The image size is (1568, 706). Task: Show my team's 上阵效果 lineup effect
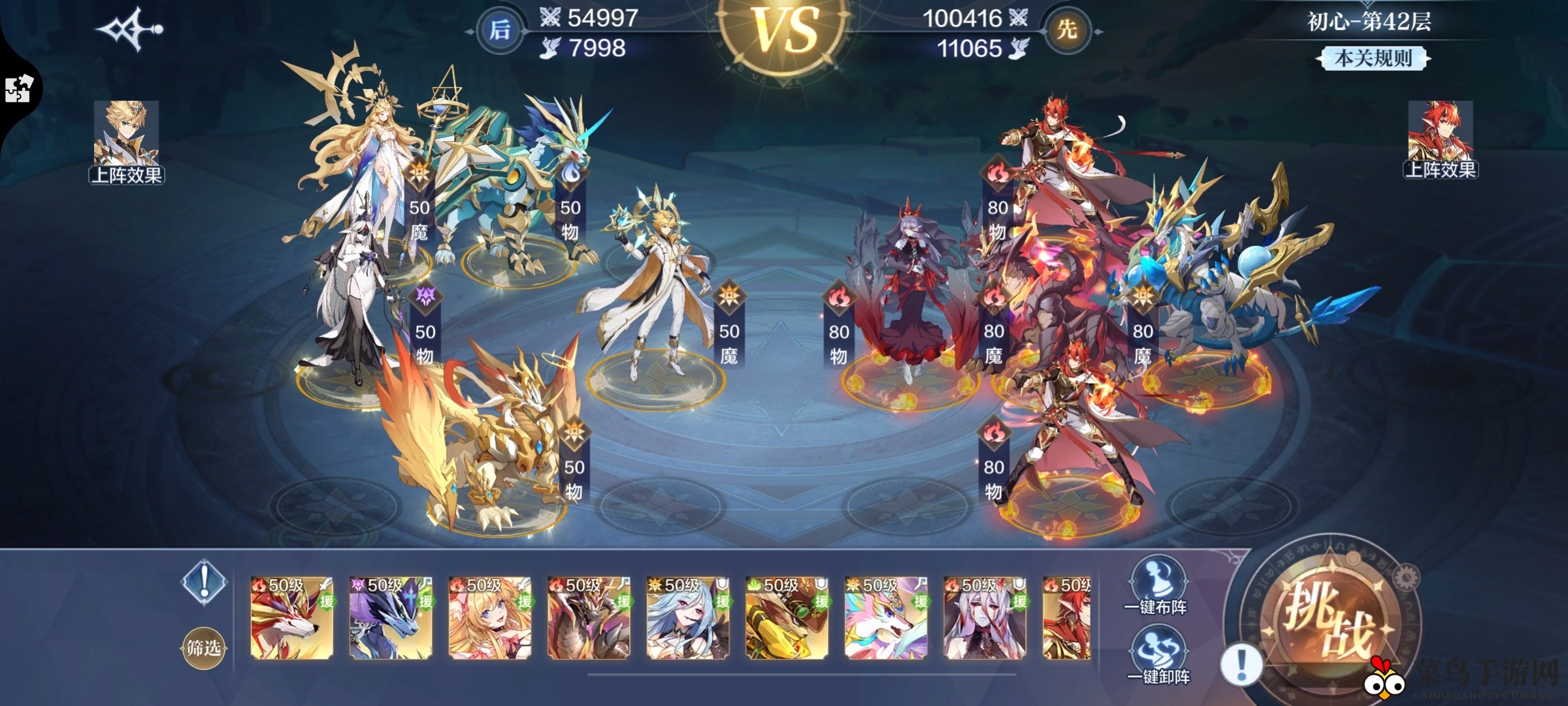pos(126,142)
